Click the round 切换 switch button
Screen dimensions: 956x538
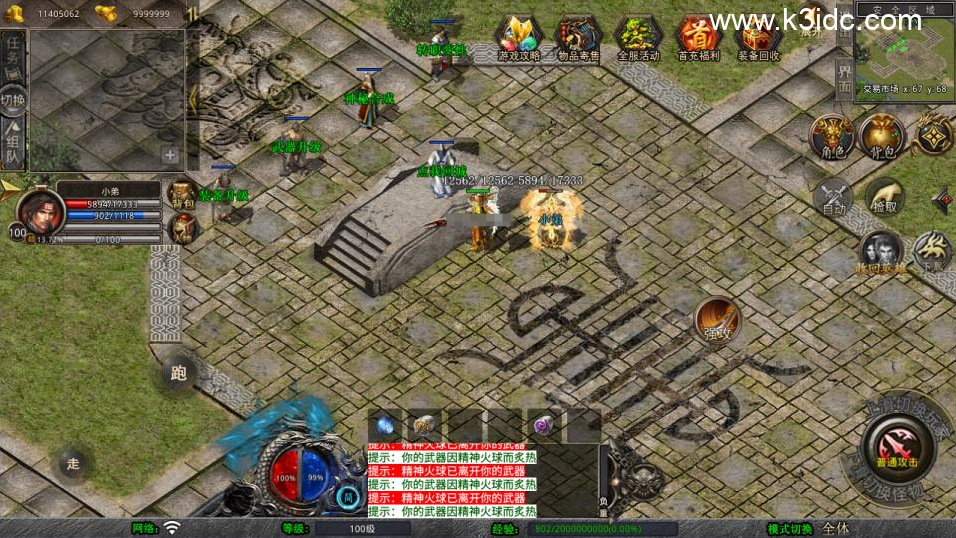[13, 99]
